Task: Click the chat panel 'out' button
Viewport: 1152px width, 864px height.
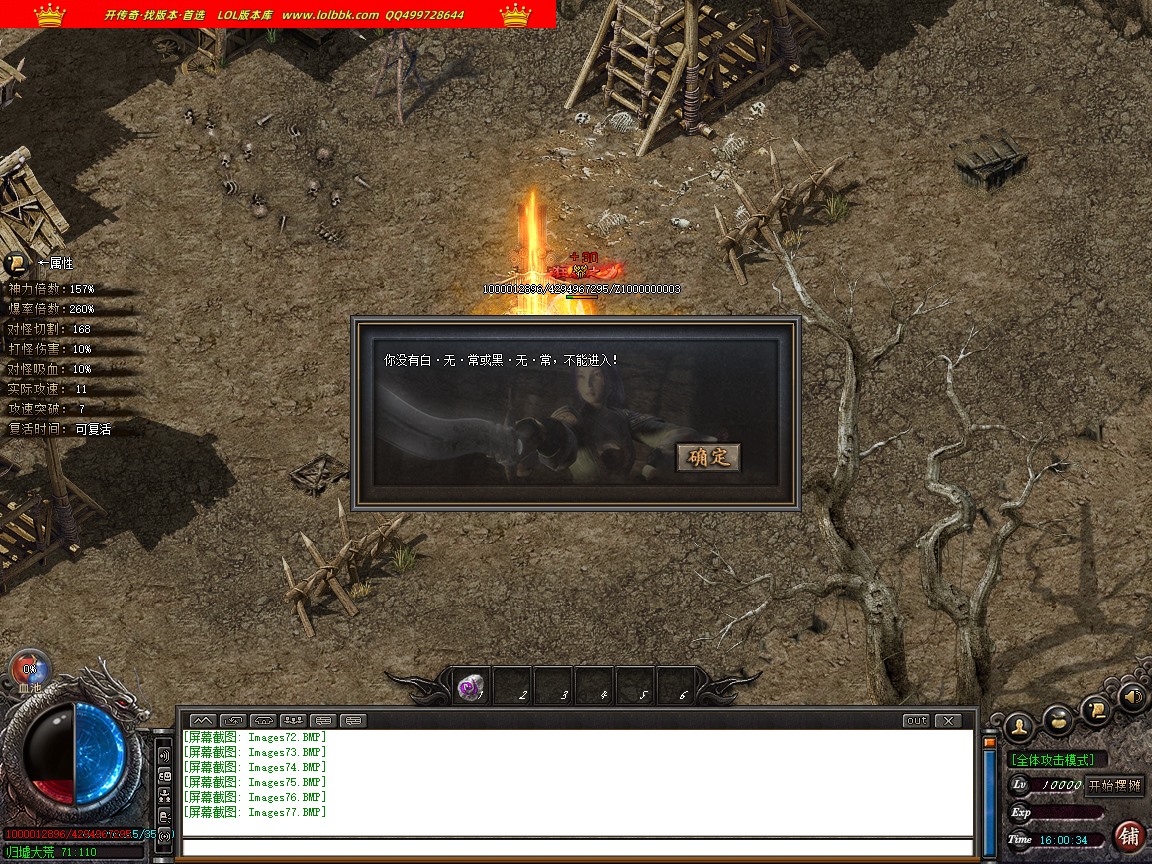Action: 916,720
